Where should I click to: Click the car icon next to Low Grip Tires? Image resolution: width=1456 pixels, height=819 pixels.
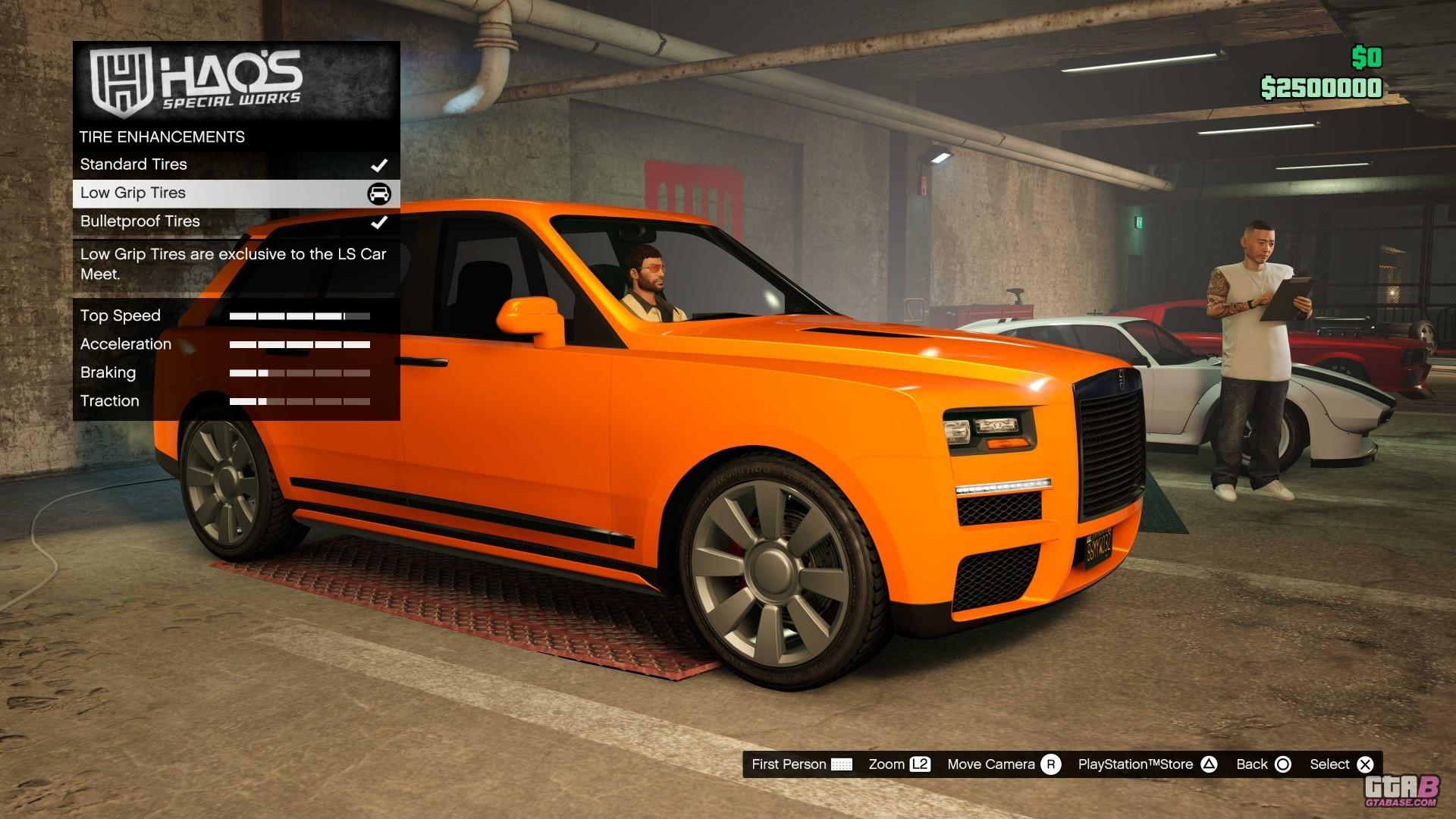pos(381,193)
